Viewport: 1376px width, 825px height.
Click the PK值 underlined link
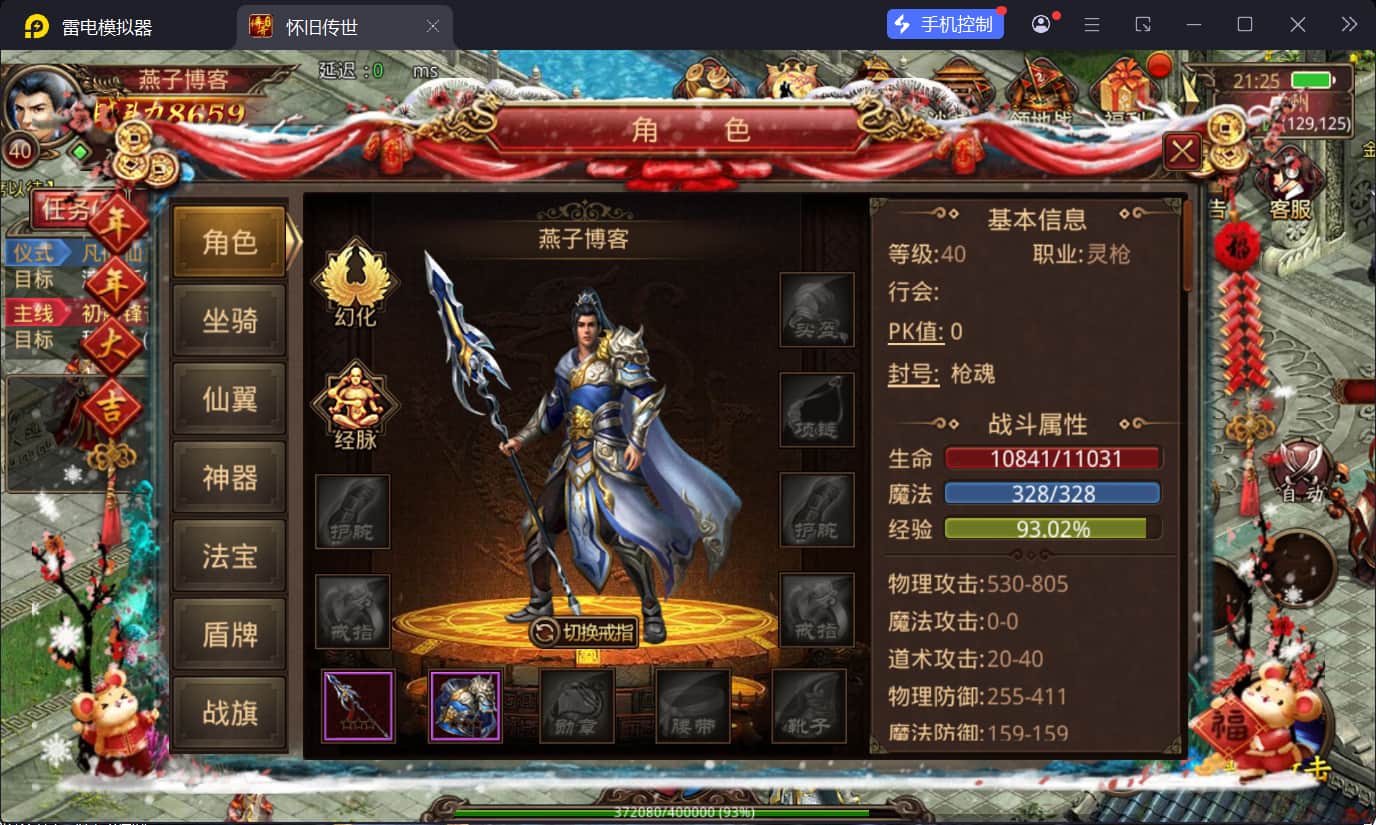[x=914, y=328]
